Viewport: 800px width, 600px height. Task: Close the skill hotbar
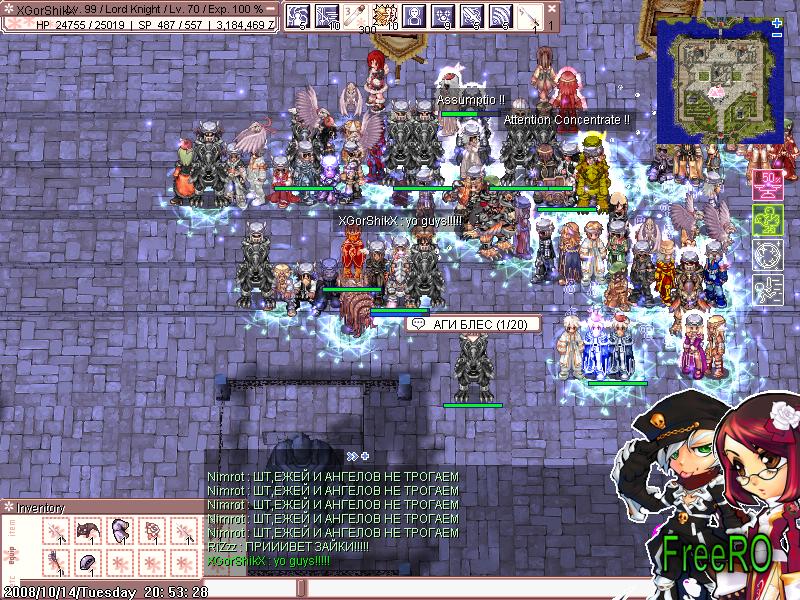click(x=551, y=9)
